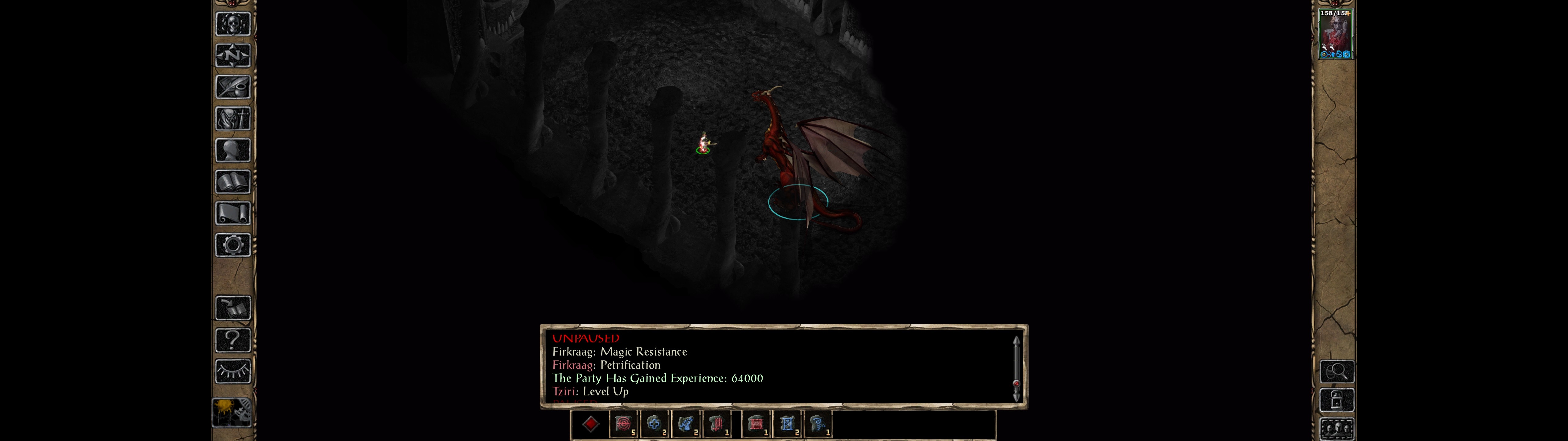
Task: Toggle the closed-eye button in the sidebar
Action: (x=232, y=371)
